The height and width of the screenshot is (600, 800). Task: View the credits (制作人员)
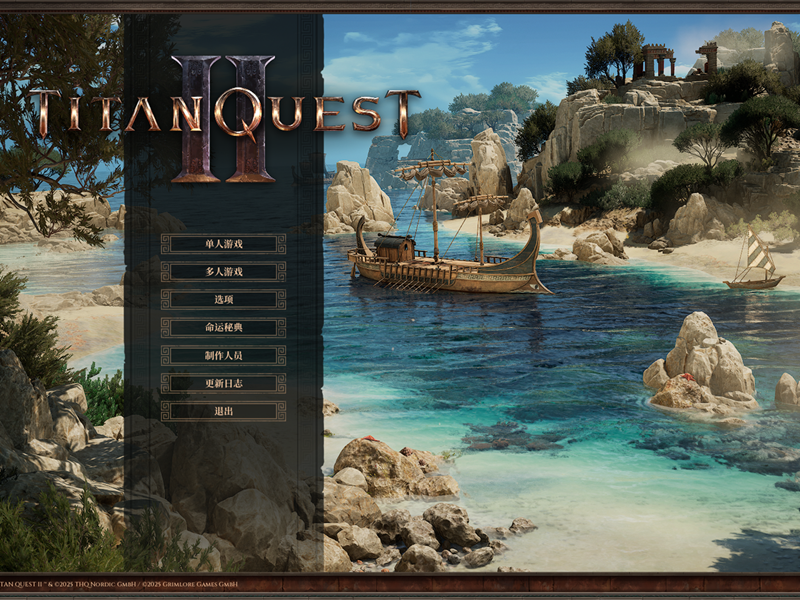click(x=223, y=355)
